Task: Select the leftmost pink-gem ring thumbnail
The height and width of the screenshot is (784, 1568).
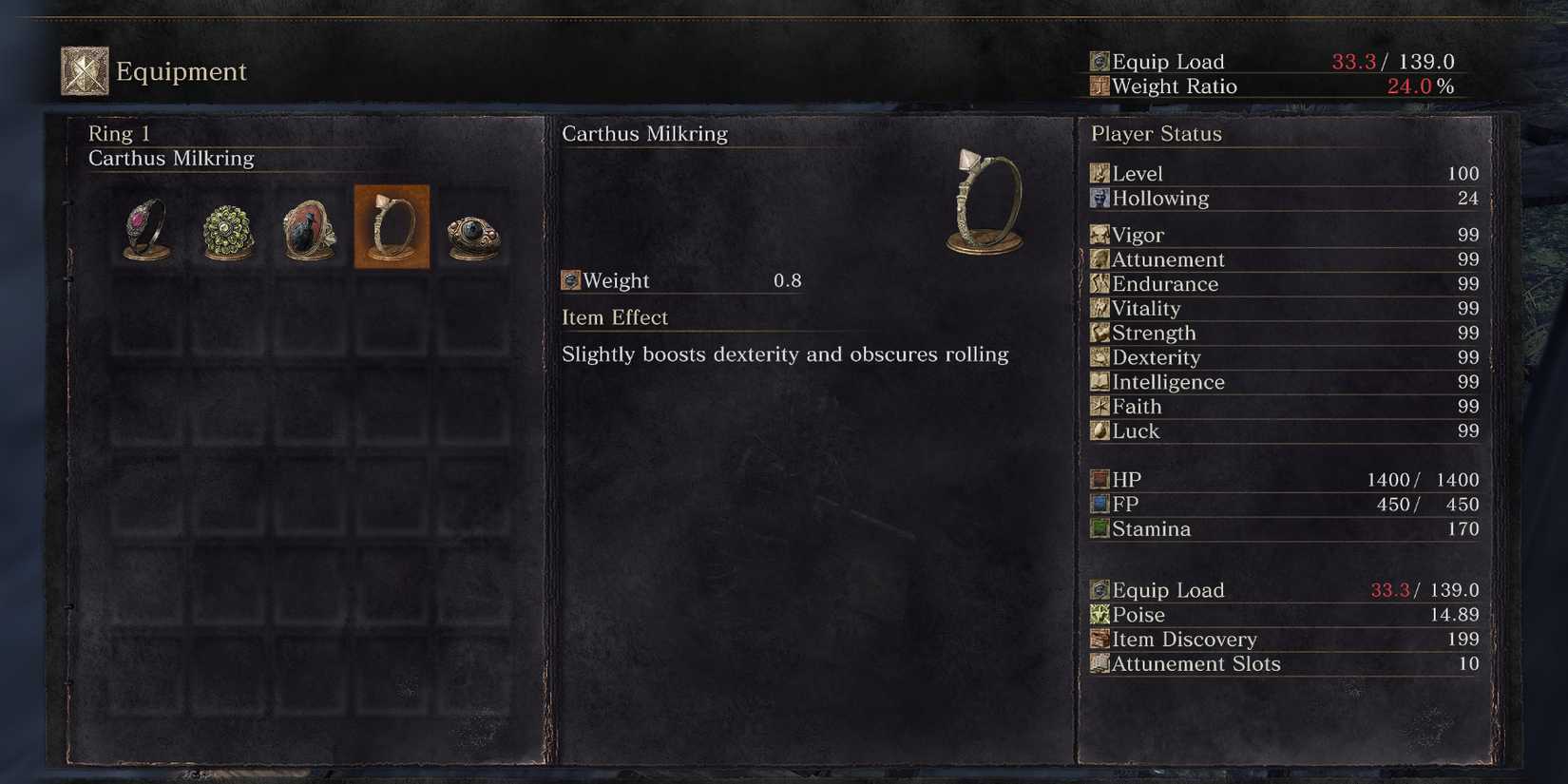Action: (144, 228)
